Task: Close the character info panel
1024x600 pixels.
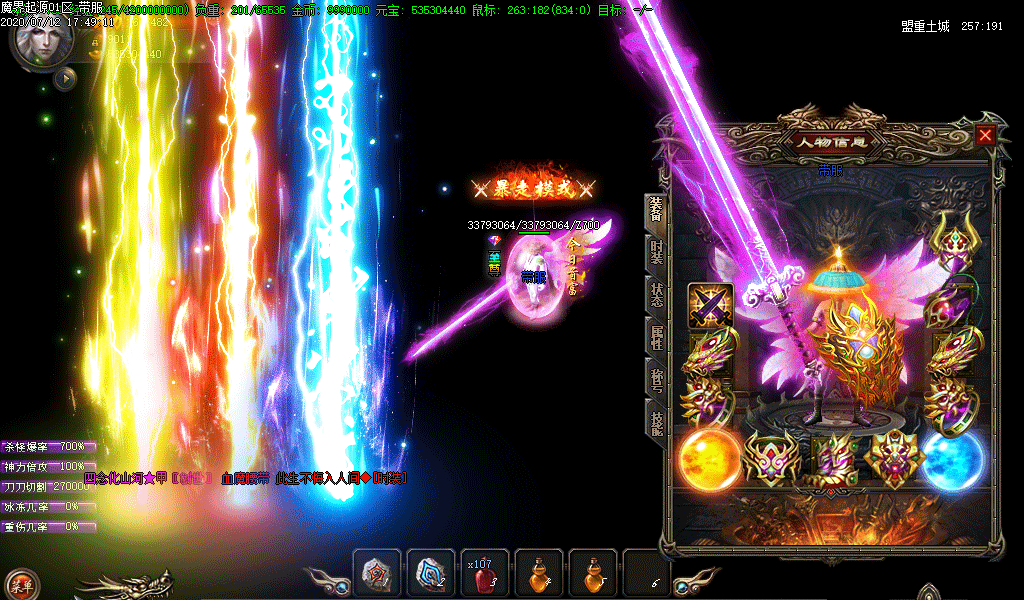Action: [986, 135]
